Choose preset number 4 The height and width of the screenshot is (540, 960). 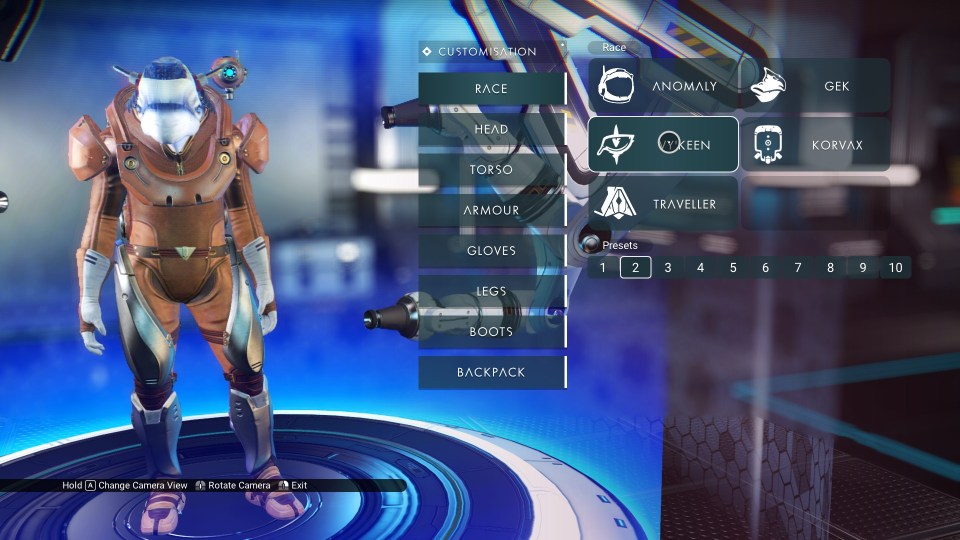(700, 267)
